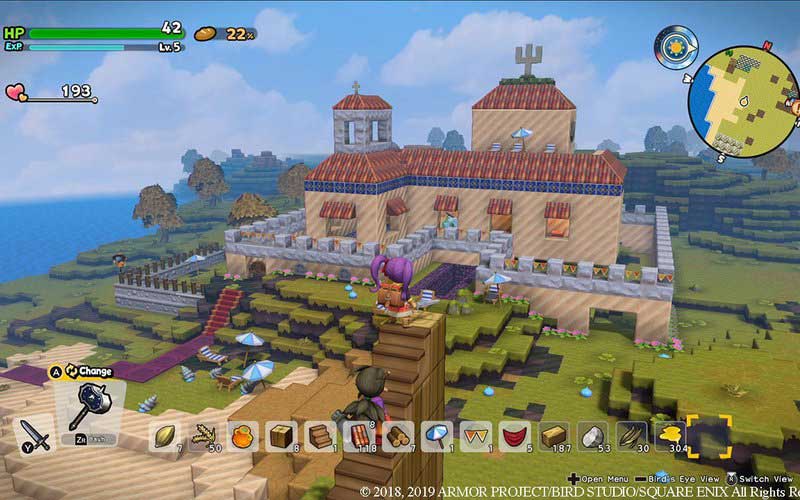Image resolution: width=800 pixels, height=500 pixels.
Task: Click the sun day-night clock icon
Action: pos(675,46)
